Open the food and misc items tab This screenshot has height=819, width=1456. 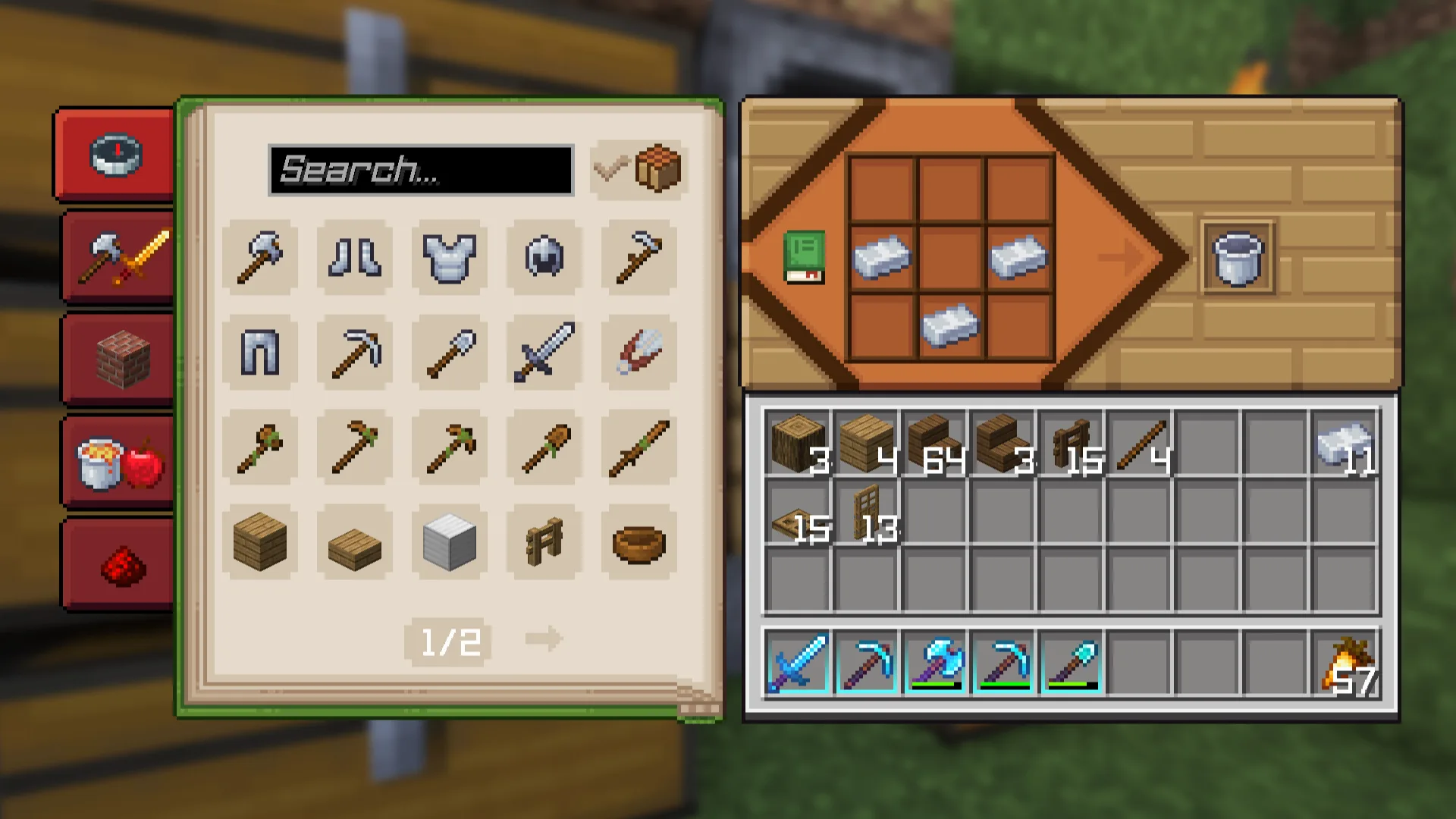(120, 462)
